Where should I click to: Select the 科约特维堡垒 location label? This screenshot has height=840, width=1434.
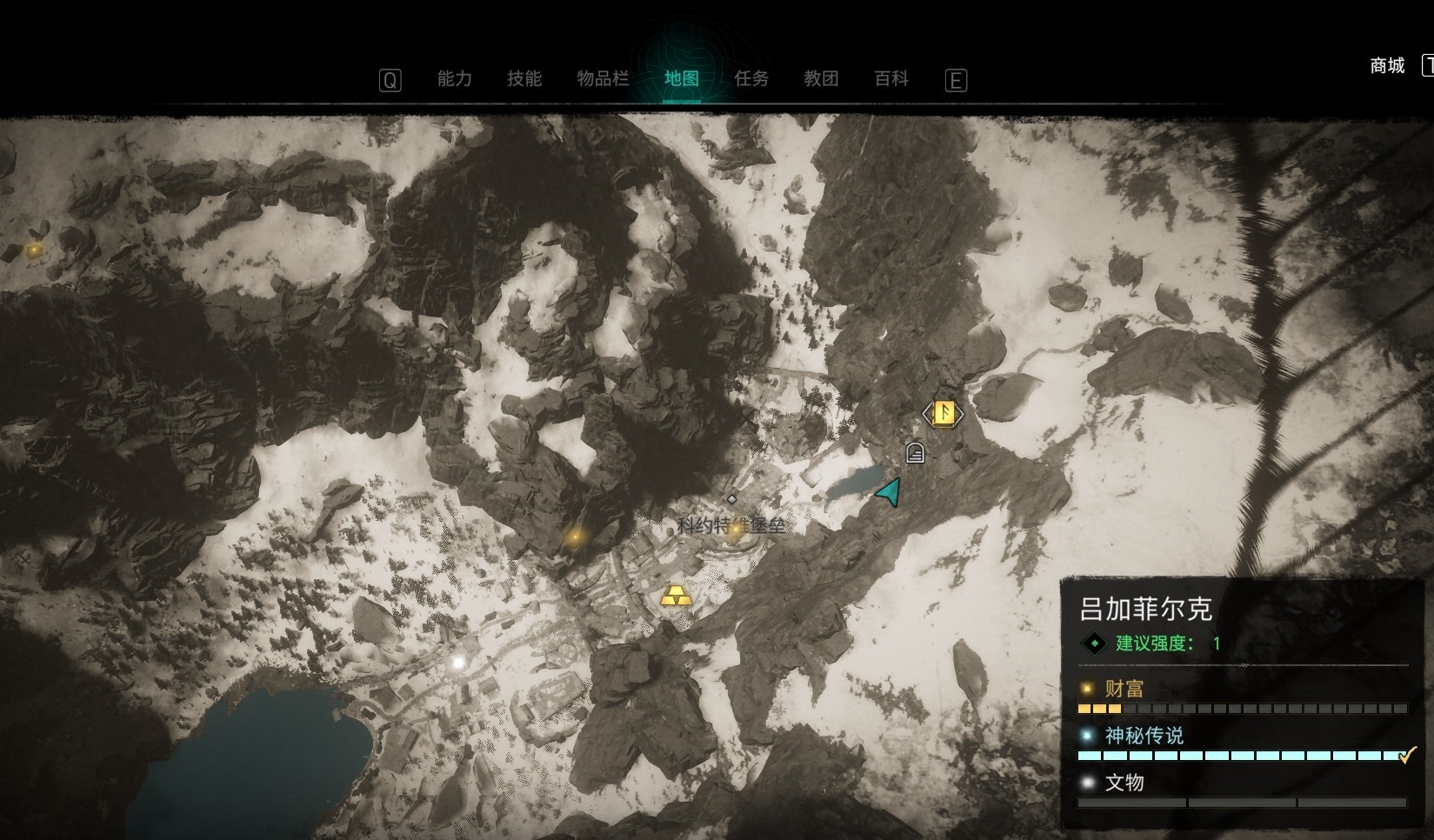click(x=730, y=525)
